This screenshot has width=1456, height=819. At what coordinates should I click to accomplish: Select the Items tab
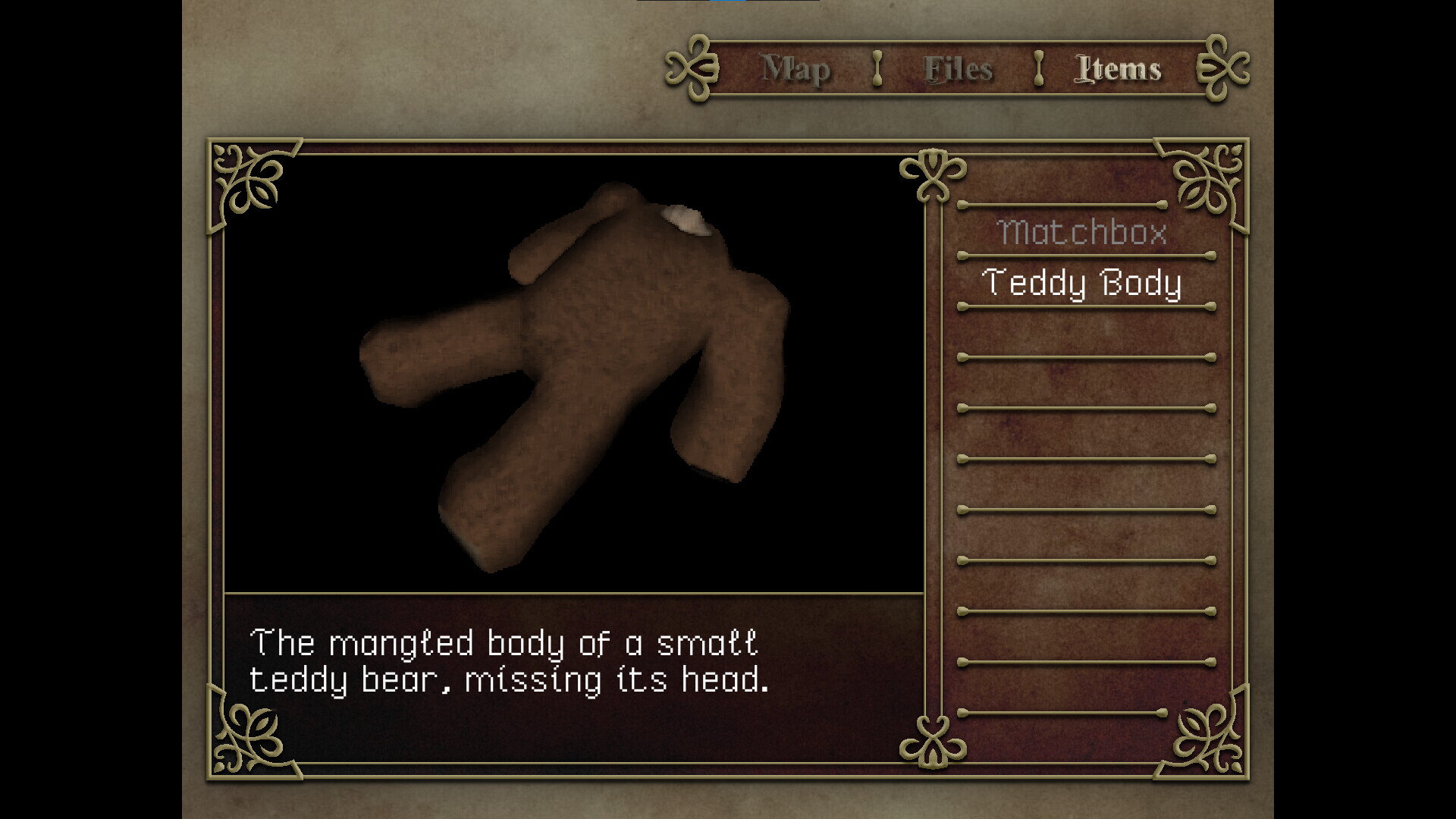(1119, 69)
